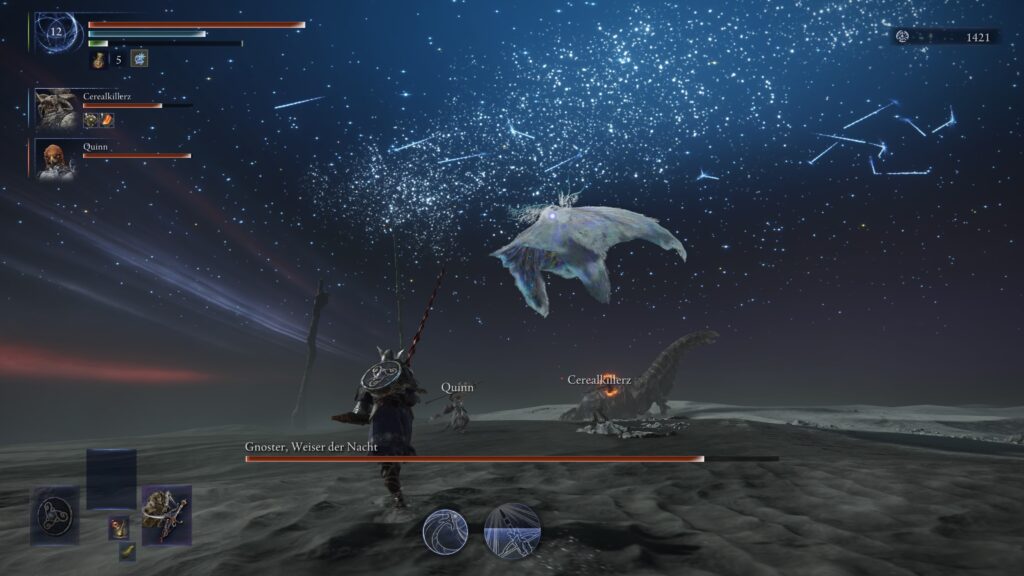The width and height of the screenshot is (1024, 576).
Task: Click Cerealkillerz's orange buff icon
Action: pyautogui.click(x=107, y=120)
